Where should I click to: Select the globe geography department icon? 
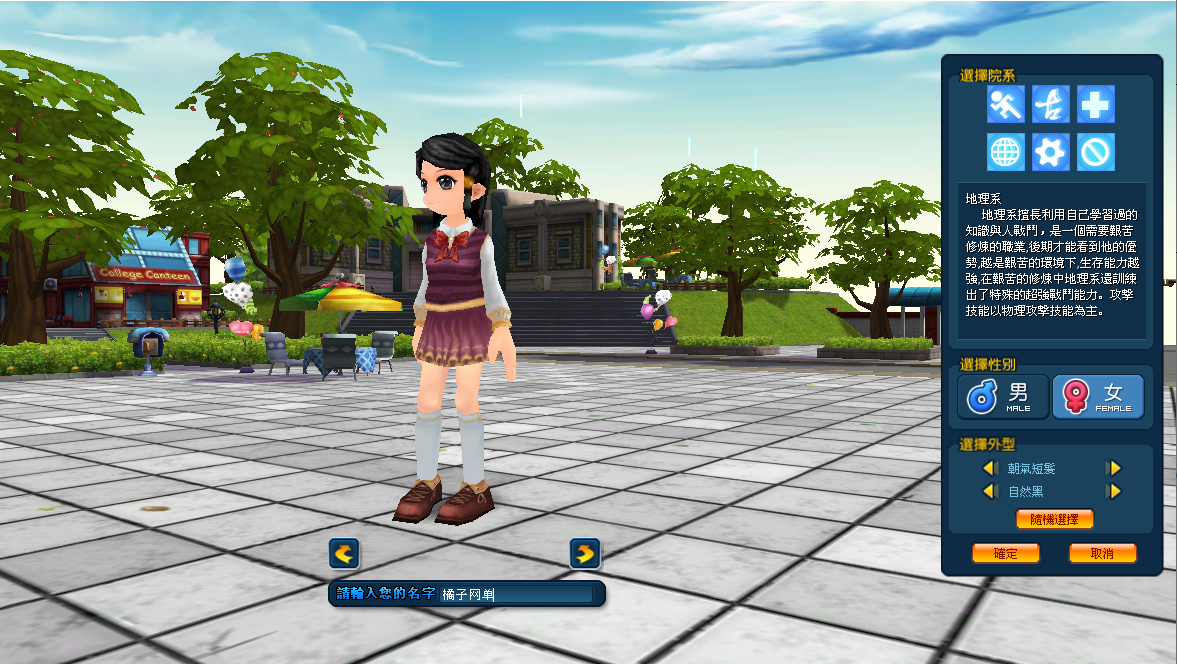pyautogui.click(x=1005, y=152)
